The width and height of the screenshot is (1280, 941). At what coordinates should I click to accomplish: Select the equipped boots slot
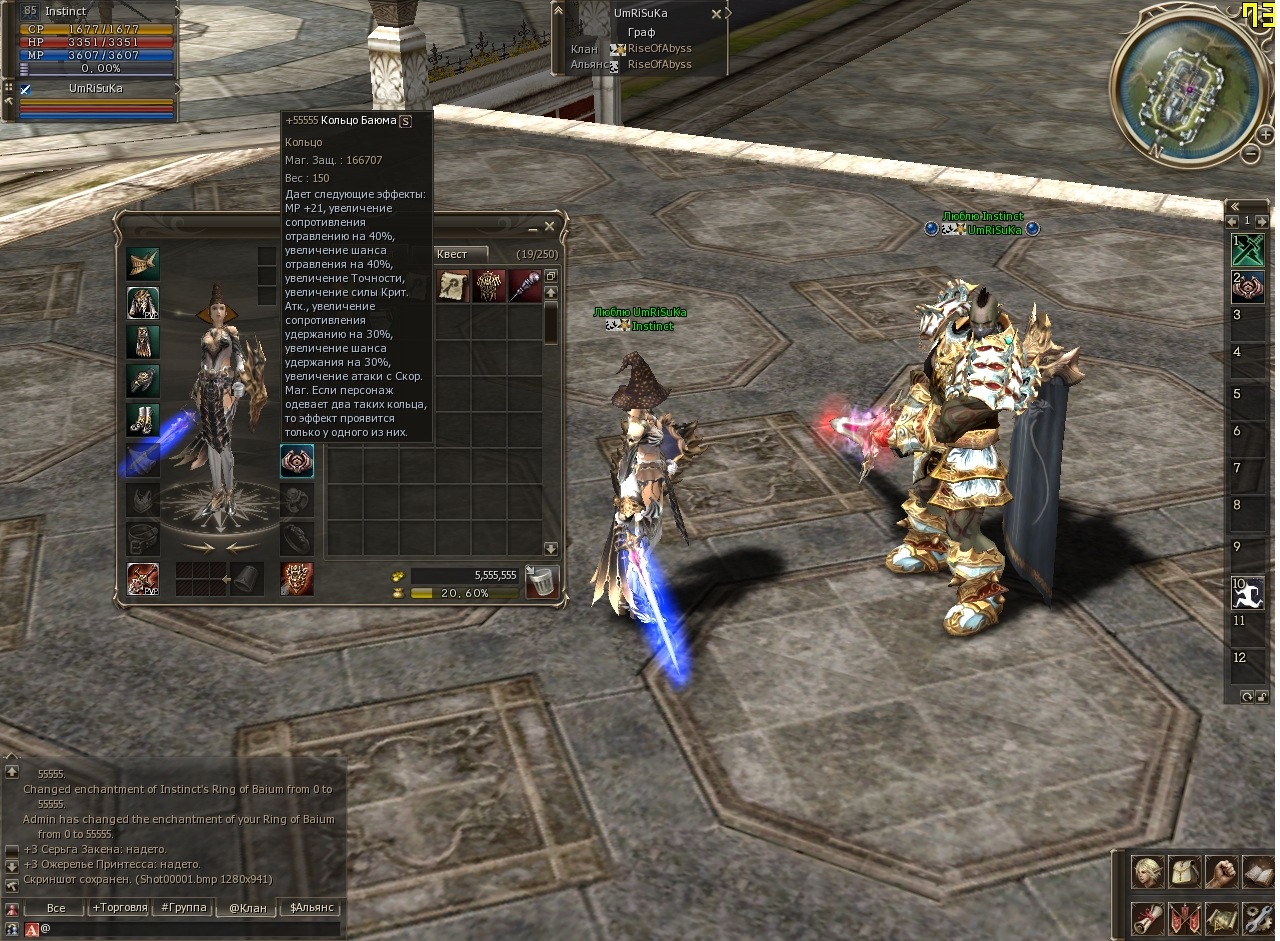pyautogui.click(x=143, y=420)
